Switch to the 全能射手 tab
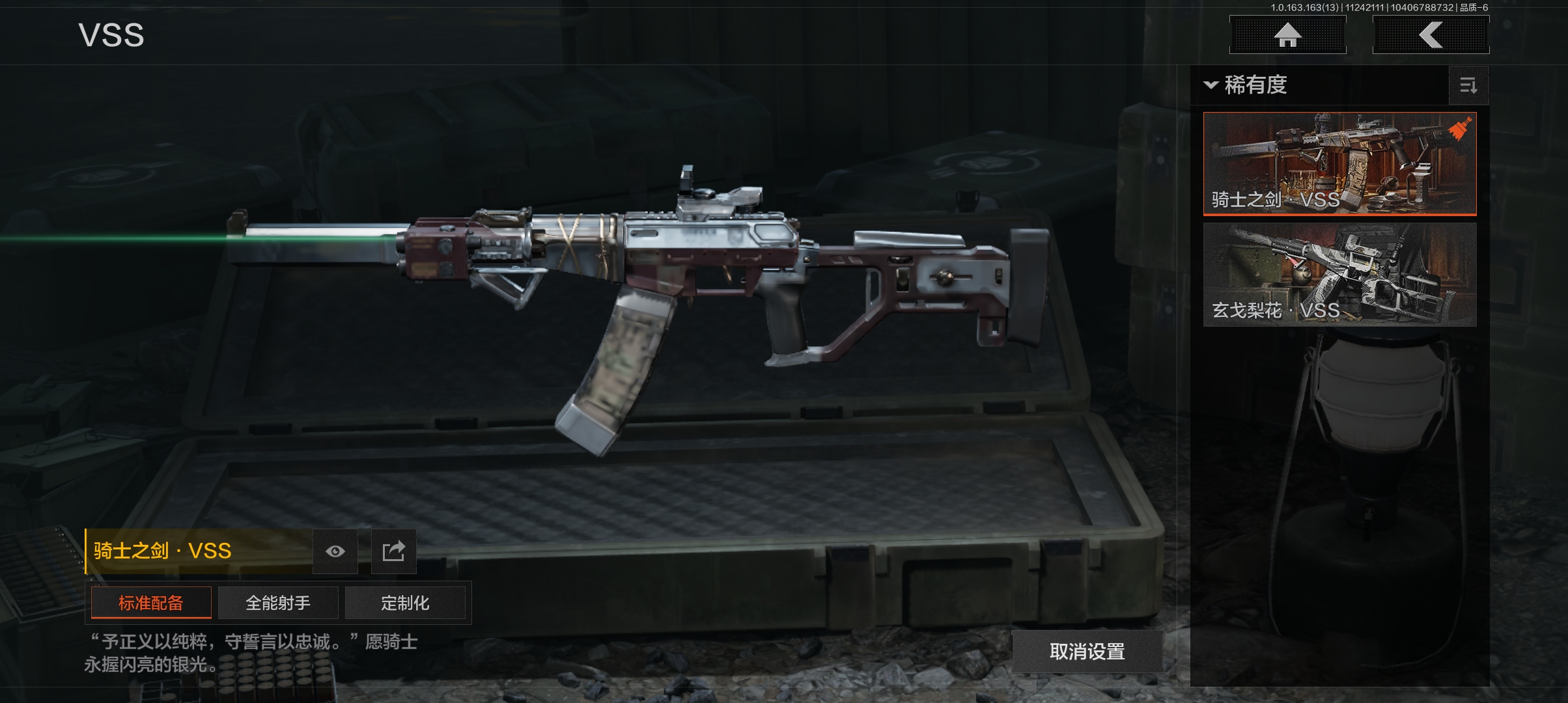 [278, 603]
